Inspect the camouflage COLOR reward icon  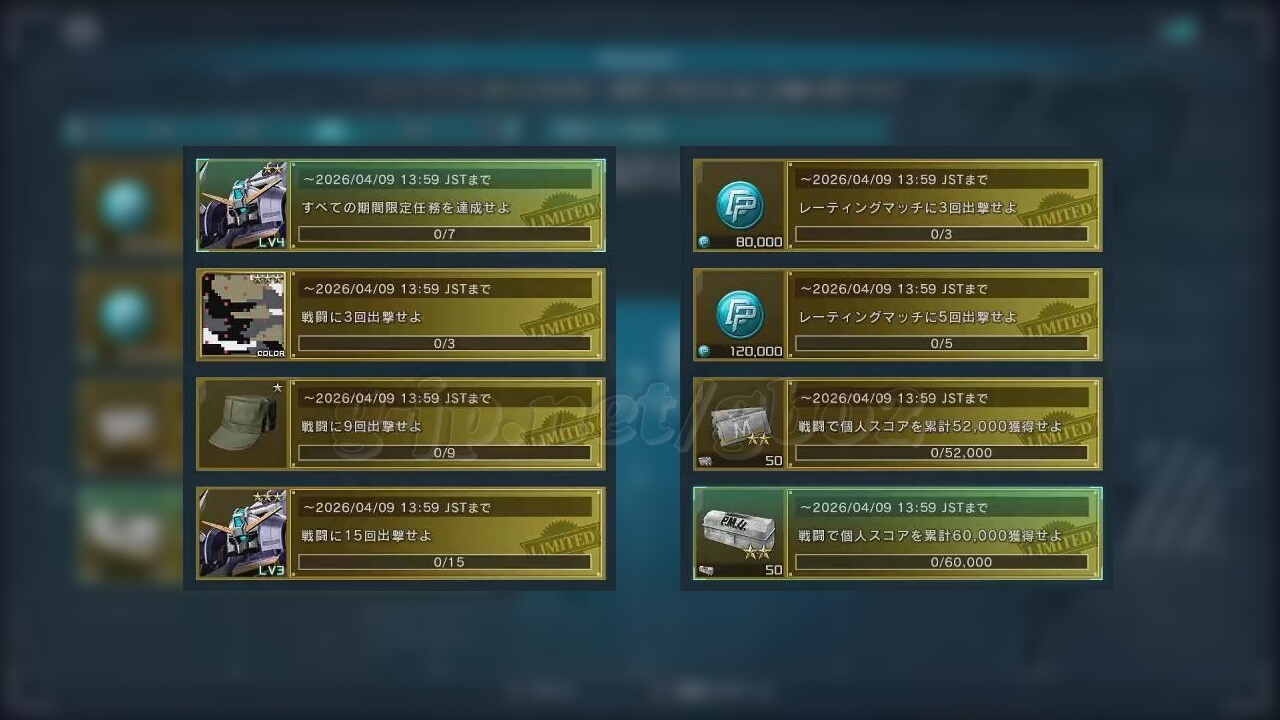click(242, 315)
